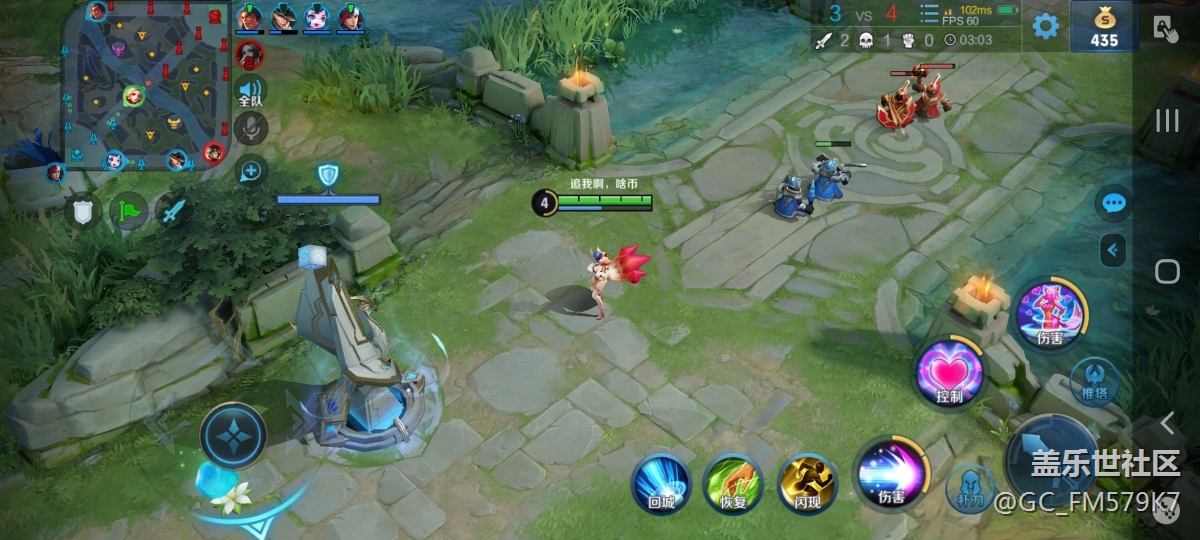Toggle the 全队 team voice speaker
This screenshot has width=1200, height=540.
coord(250,91)
